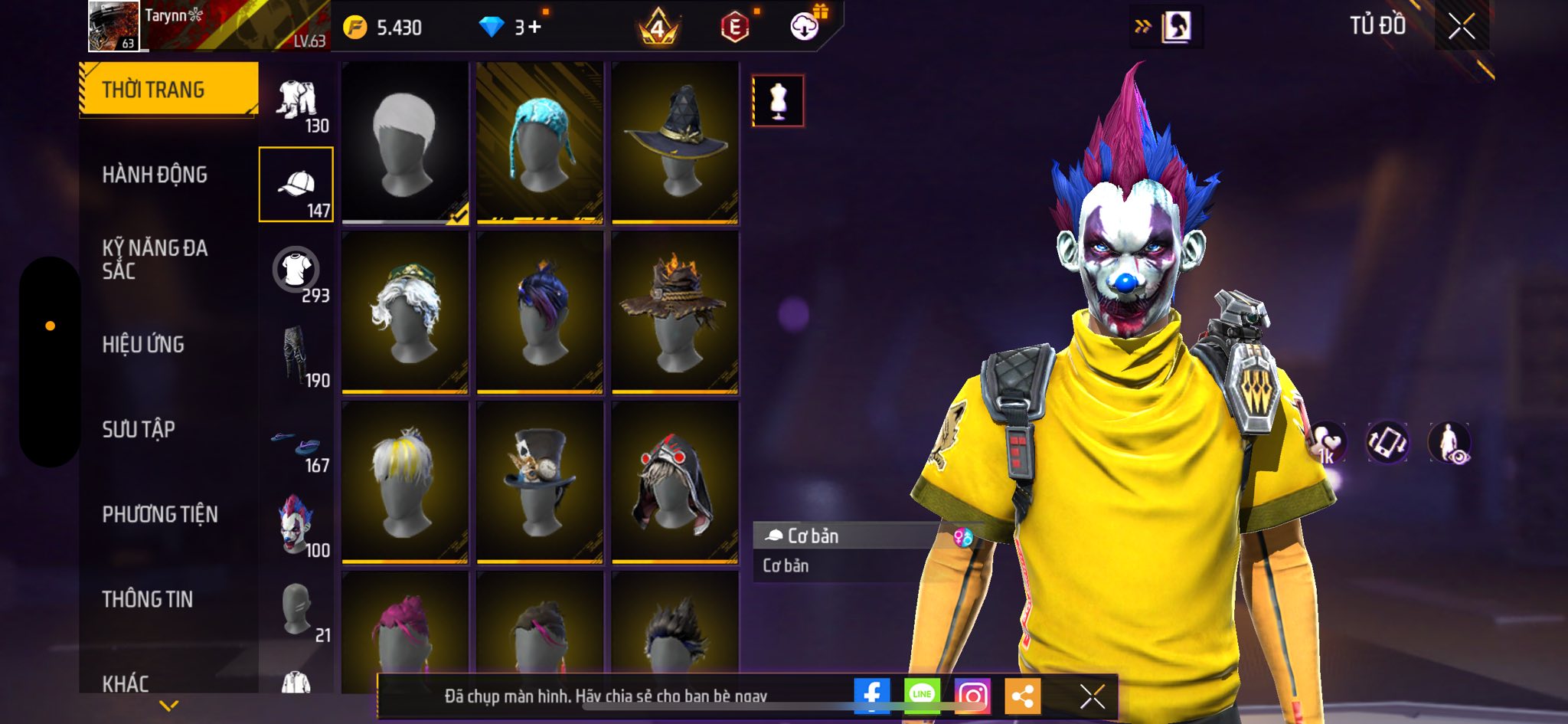This screenshot has height=724, width=1568.
Task: Choose the steampunk top hat with clock
Action: coord(540,482)
